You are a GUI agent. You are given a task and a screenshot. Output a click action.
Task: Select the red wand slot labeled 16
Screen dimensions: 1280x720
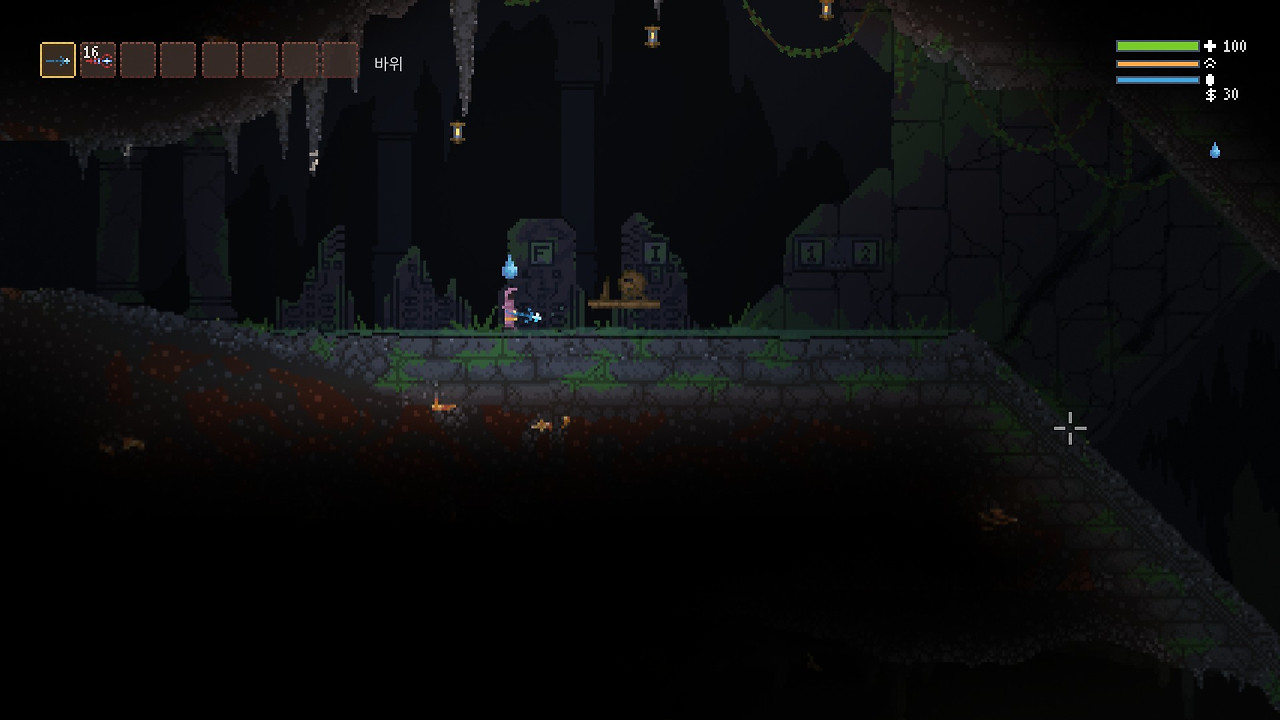(x=98, y=60)
